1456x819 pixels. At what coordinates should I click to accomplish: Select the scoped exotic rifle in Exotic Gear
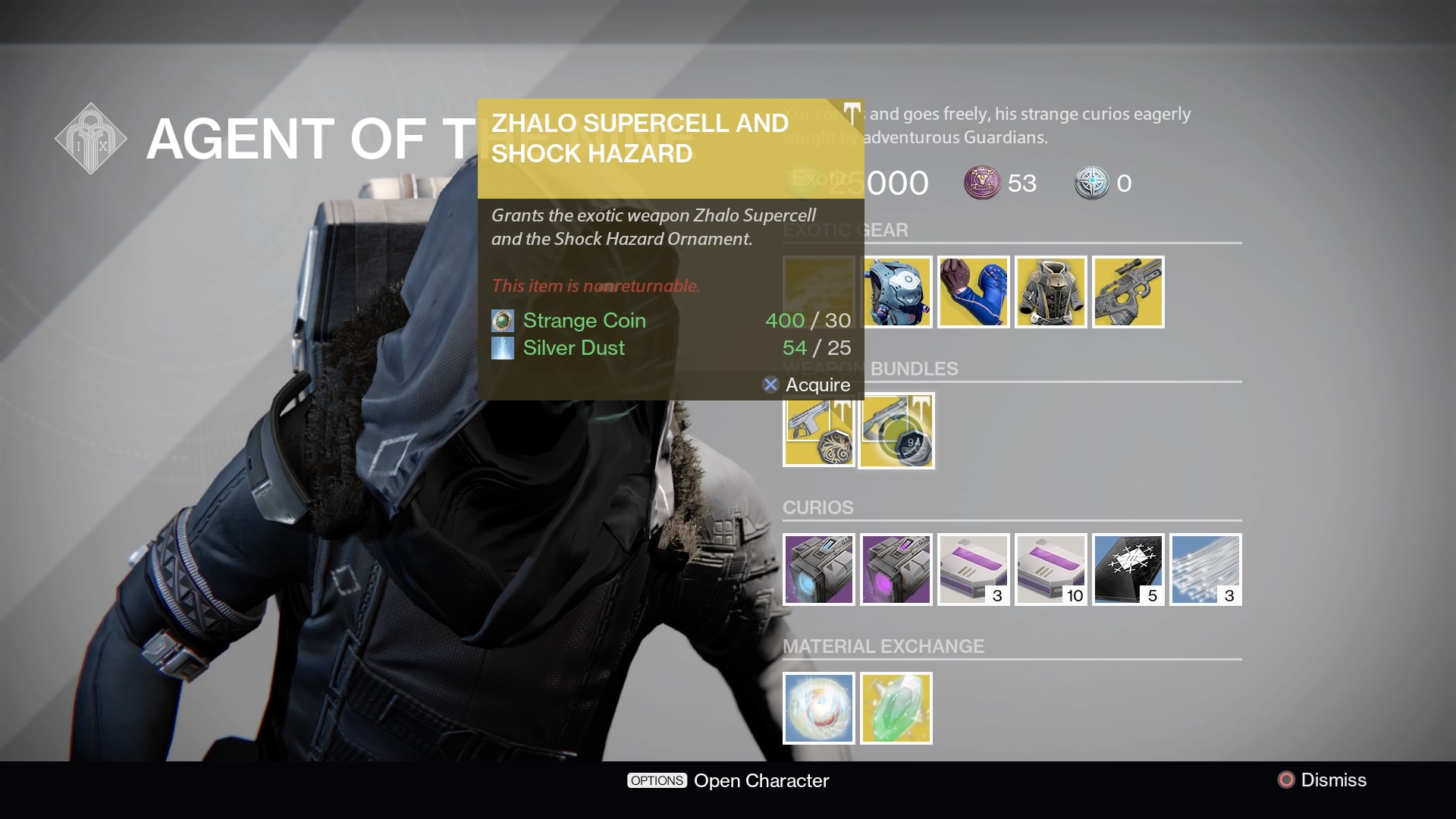pyautogui.click(x=1128, y=292)
